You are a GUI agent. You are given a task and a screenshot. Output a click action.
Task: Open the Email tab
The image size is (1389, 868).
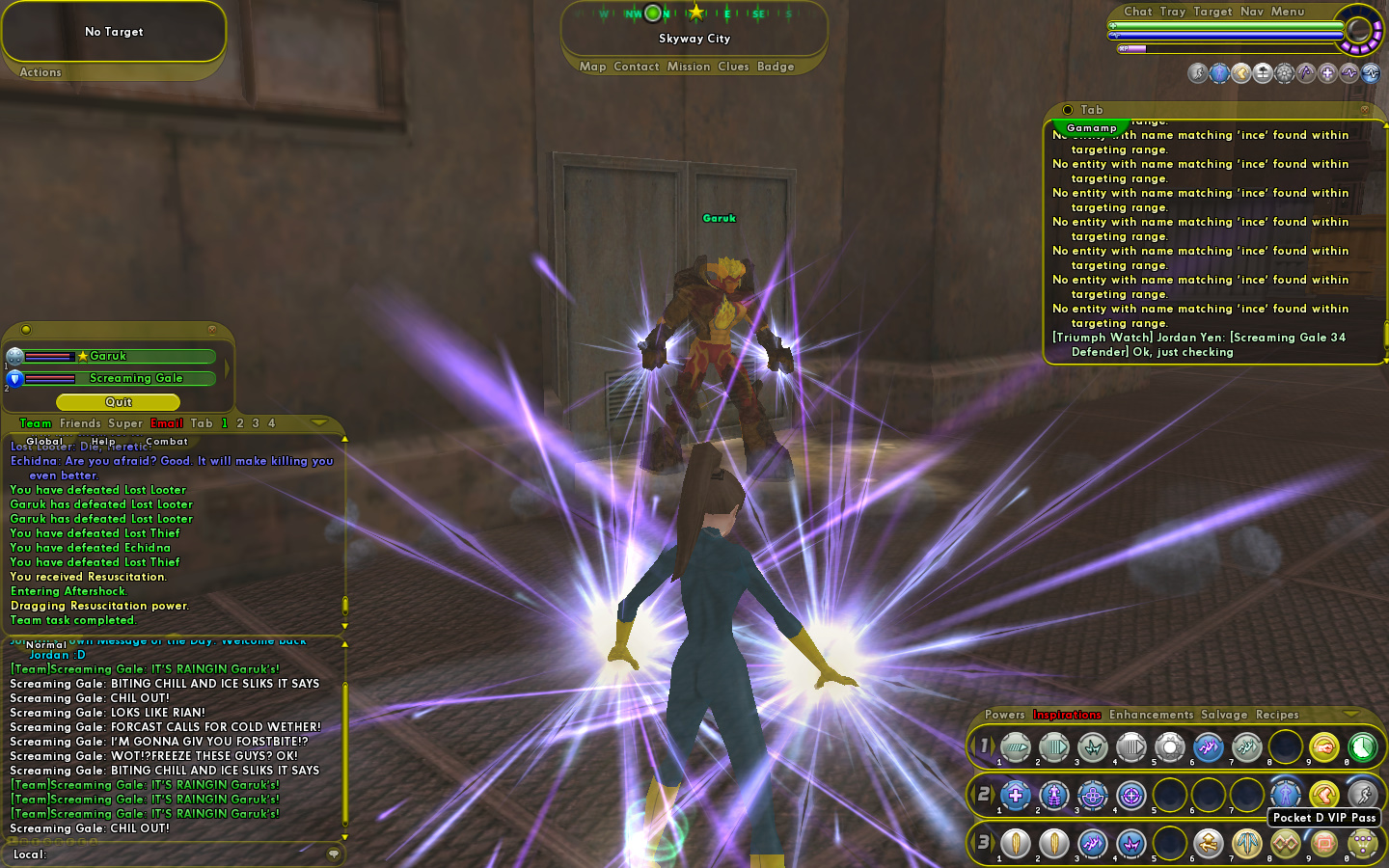pyautogui.click(x=166, y=423)
